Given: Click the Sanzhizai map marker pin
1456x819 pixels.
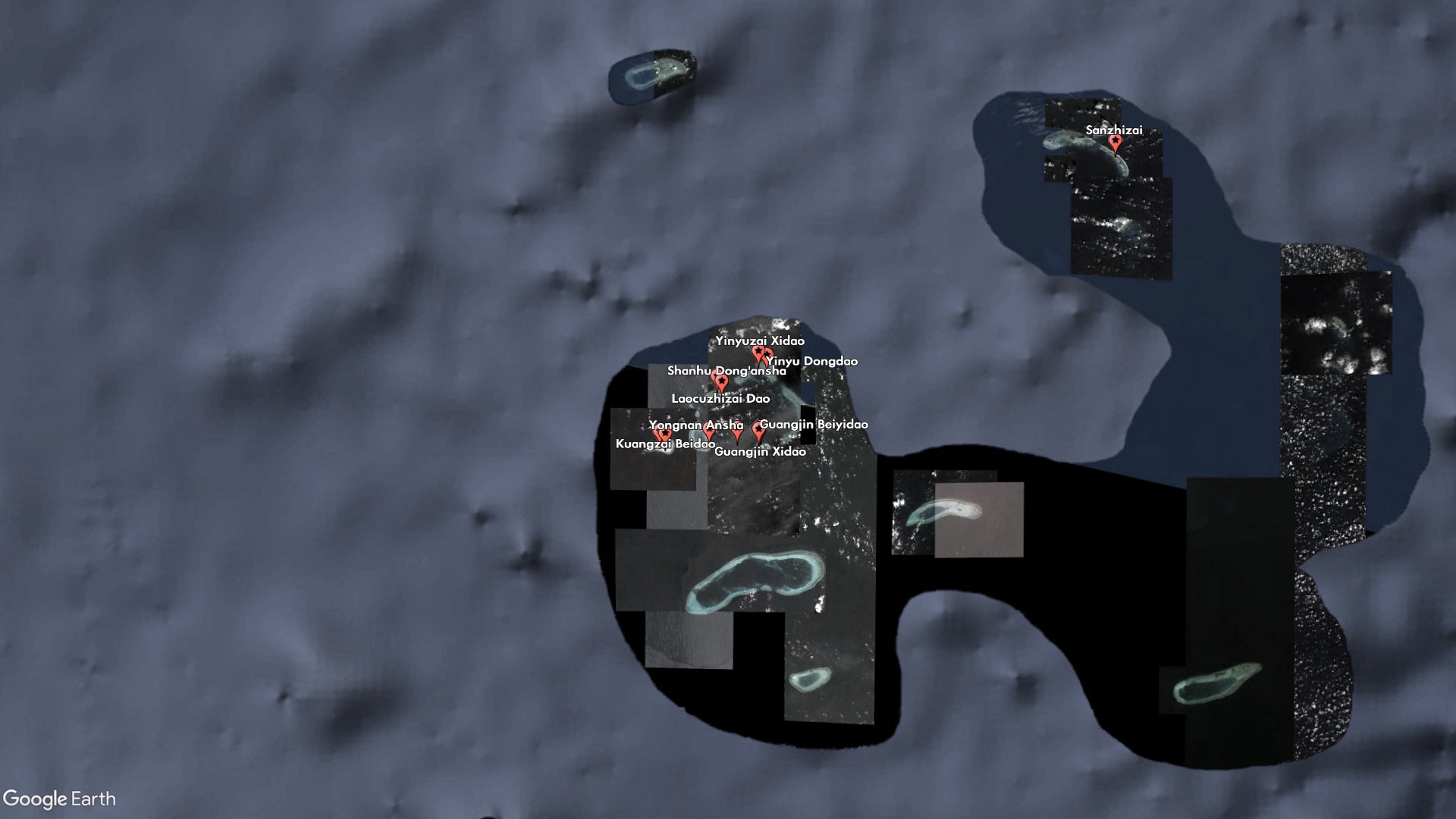Looking at the screenshot, I should click(x=1115, y=143).
